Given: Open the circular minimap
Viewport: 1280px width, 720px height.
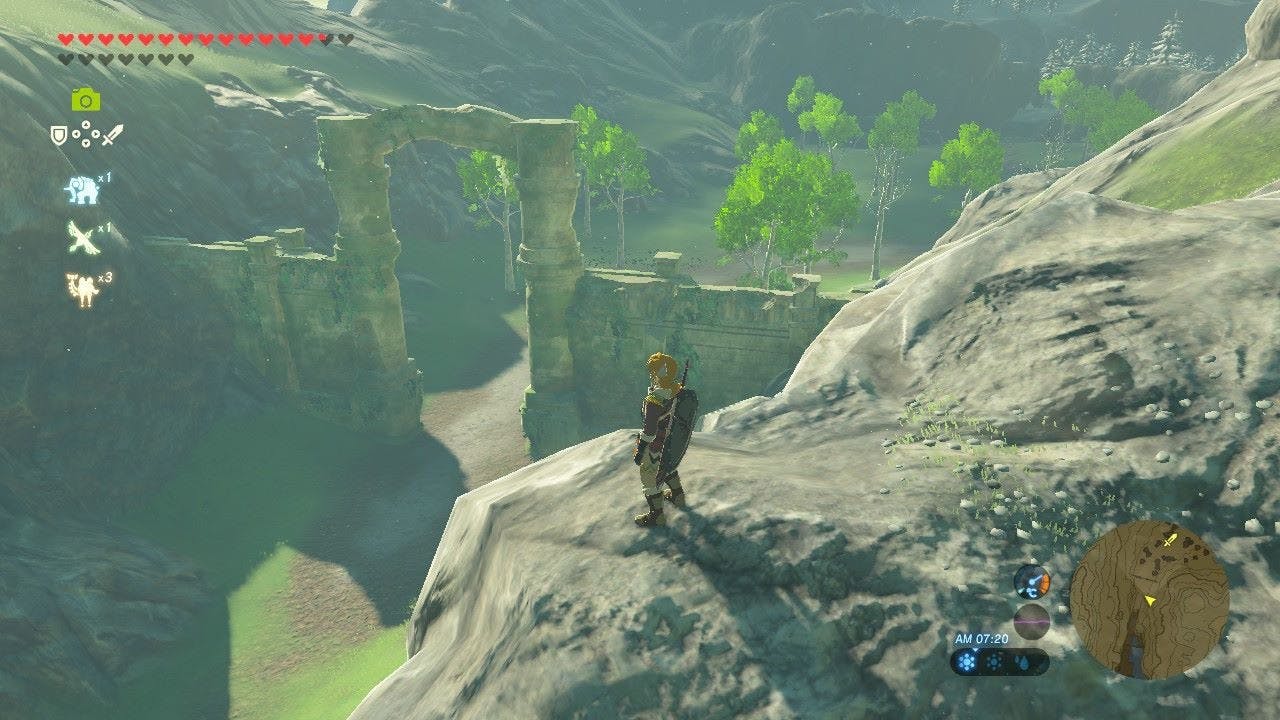Looking at the screenshot, I should point(1149,599).
